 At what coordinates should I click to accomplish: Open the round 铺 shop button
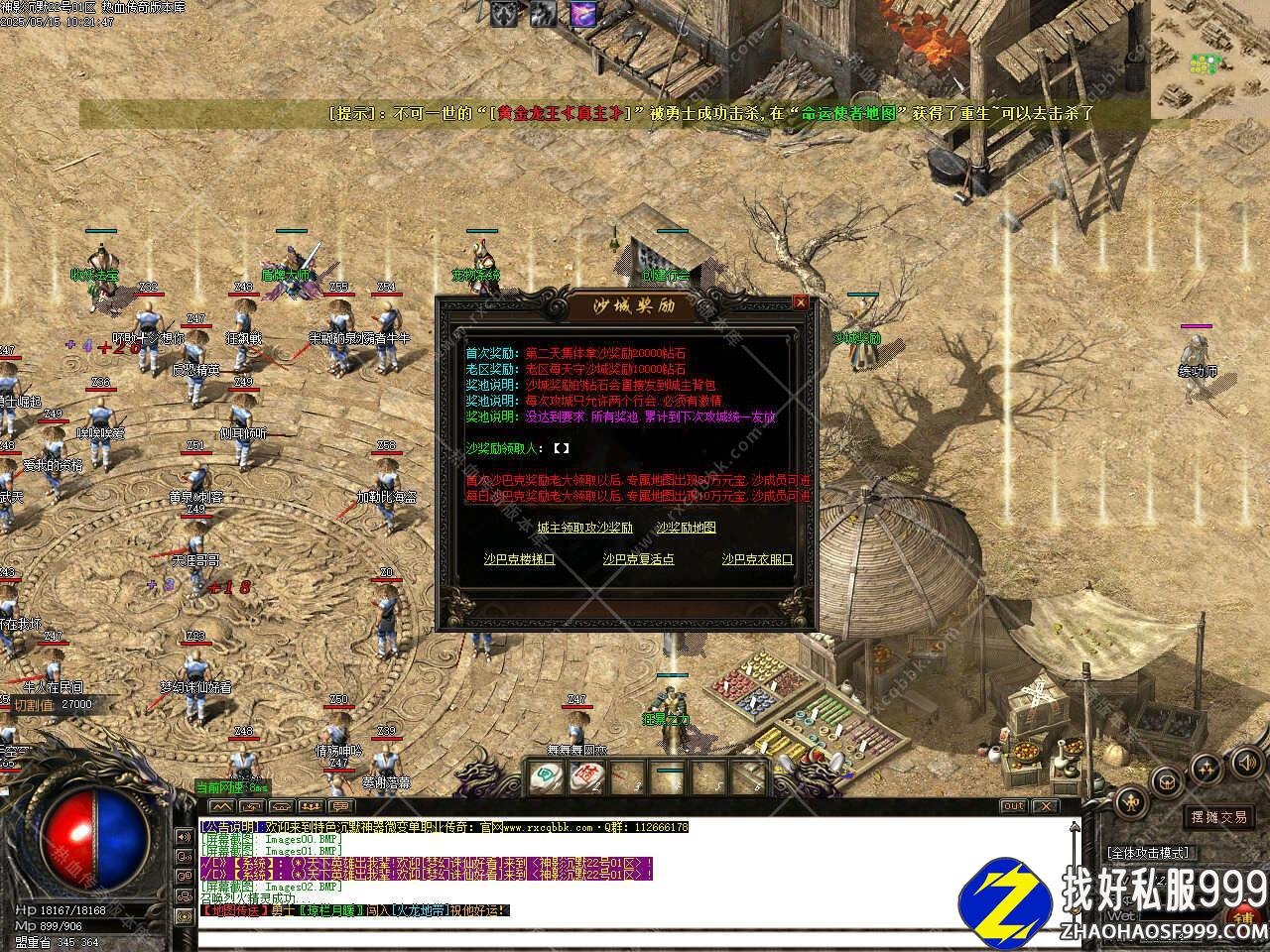(1245, 917)
